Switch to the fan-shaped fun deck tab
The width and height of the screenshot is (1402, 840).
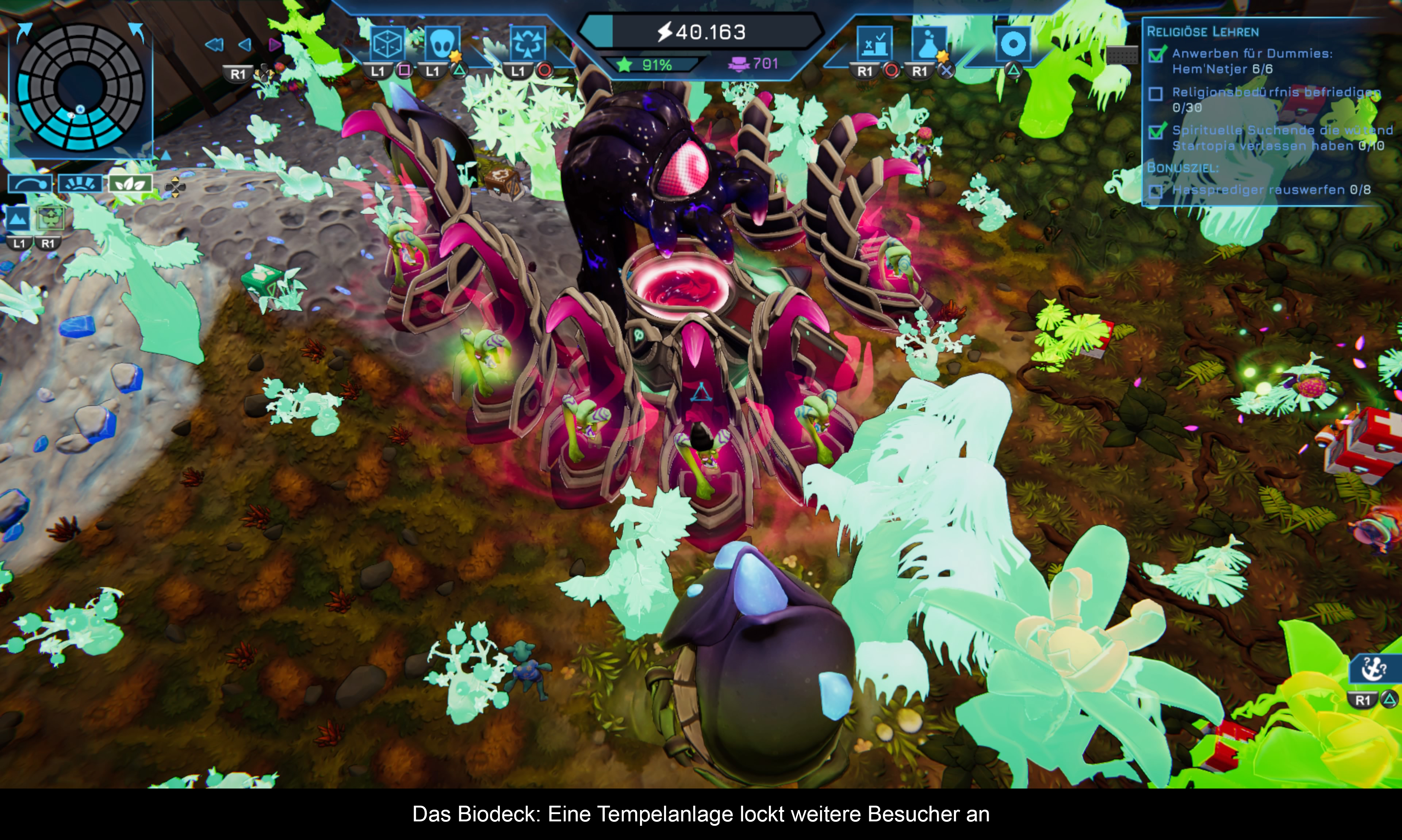click(x=81, y=184)
